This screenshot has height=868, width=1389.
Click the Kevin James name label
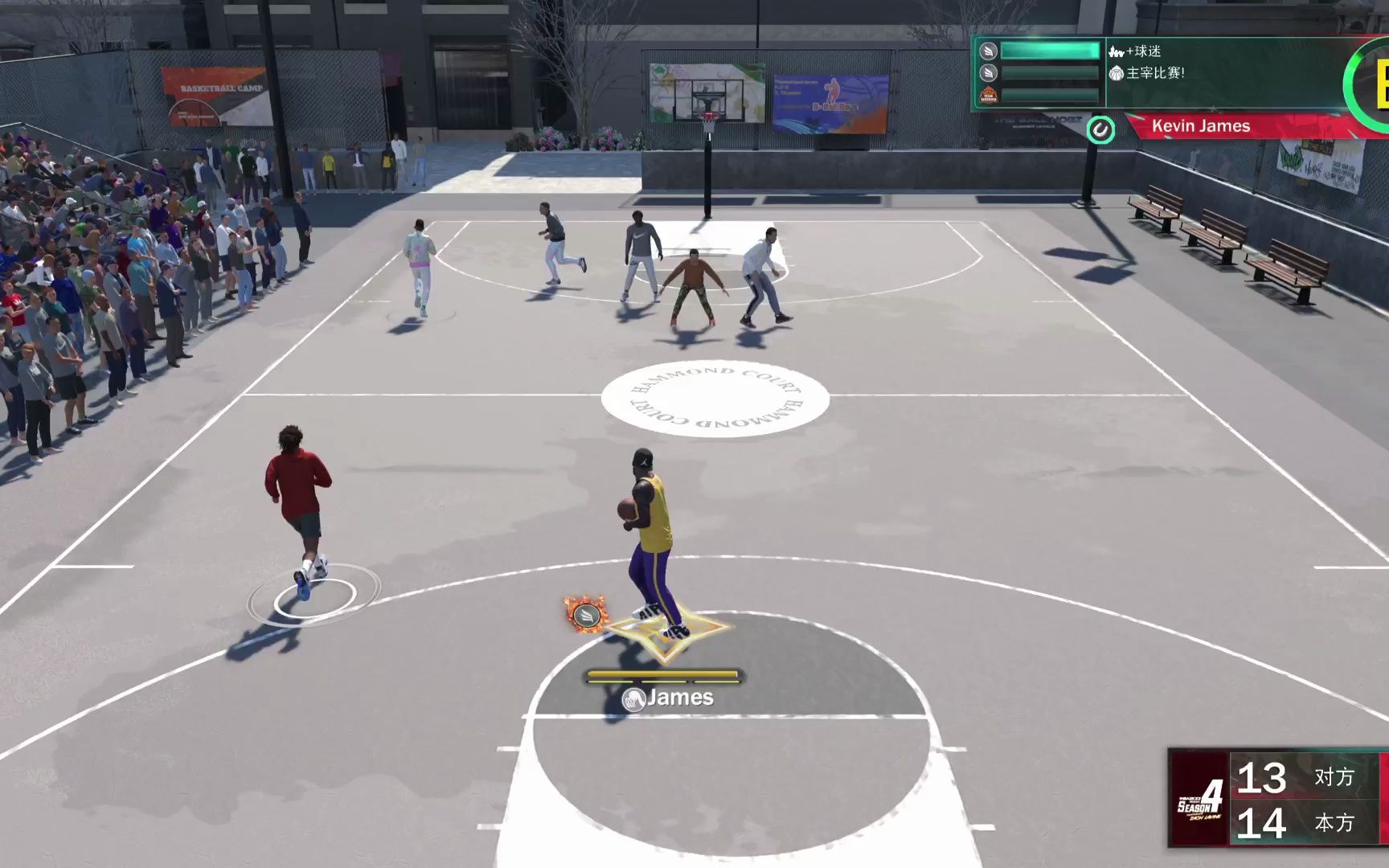click(1201, 126)
